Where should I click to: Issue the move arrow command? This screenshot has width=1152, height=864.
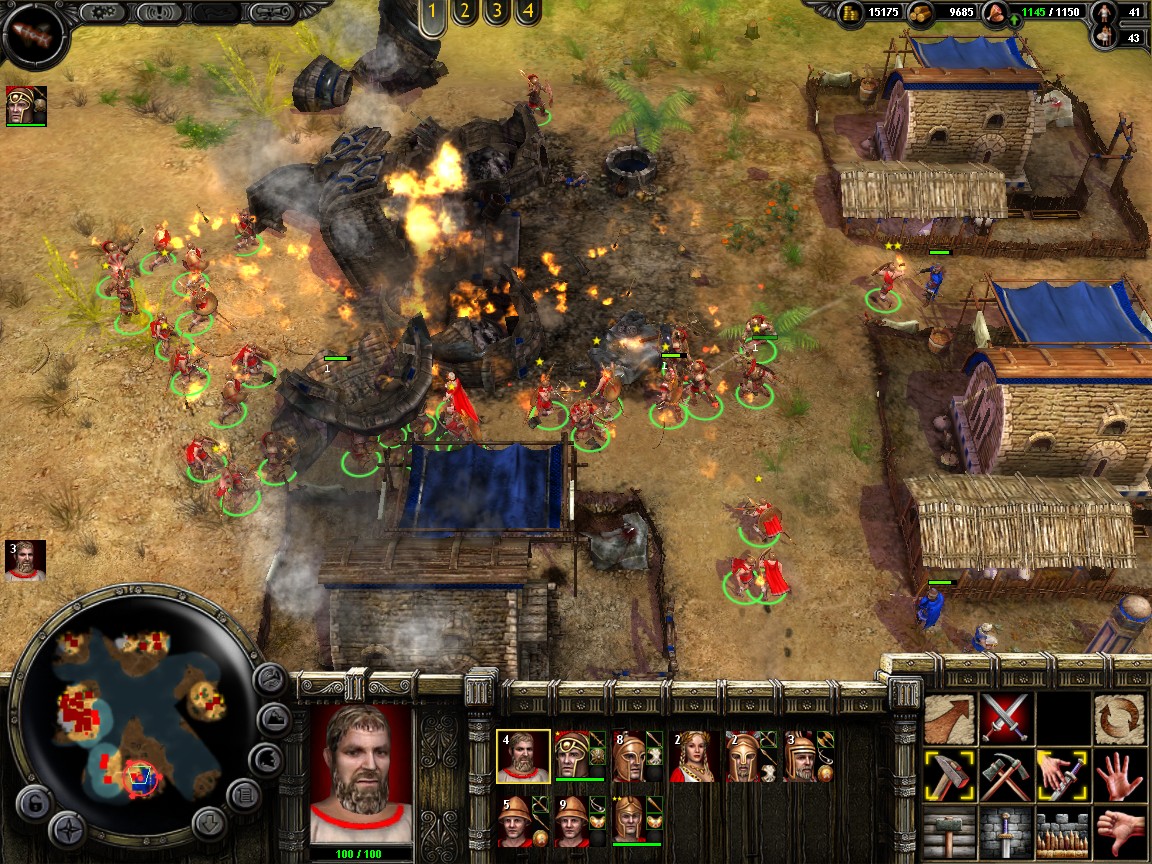[948, 717]
